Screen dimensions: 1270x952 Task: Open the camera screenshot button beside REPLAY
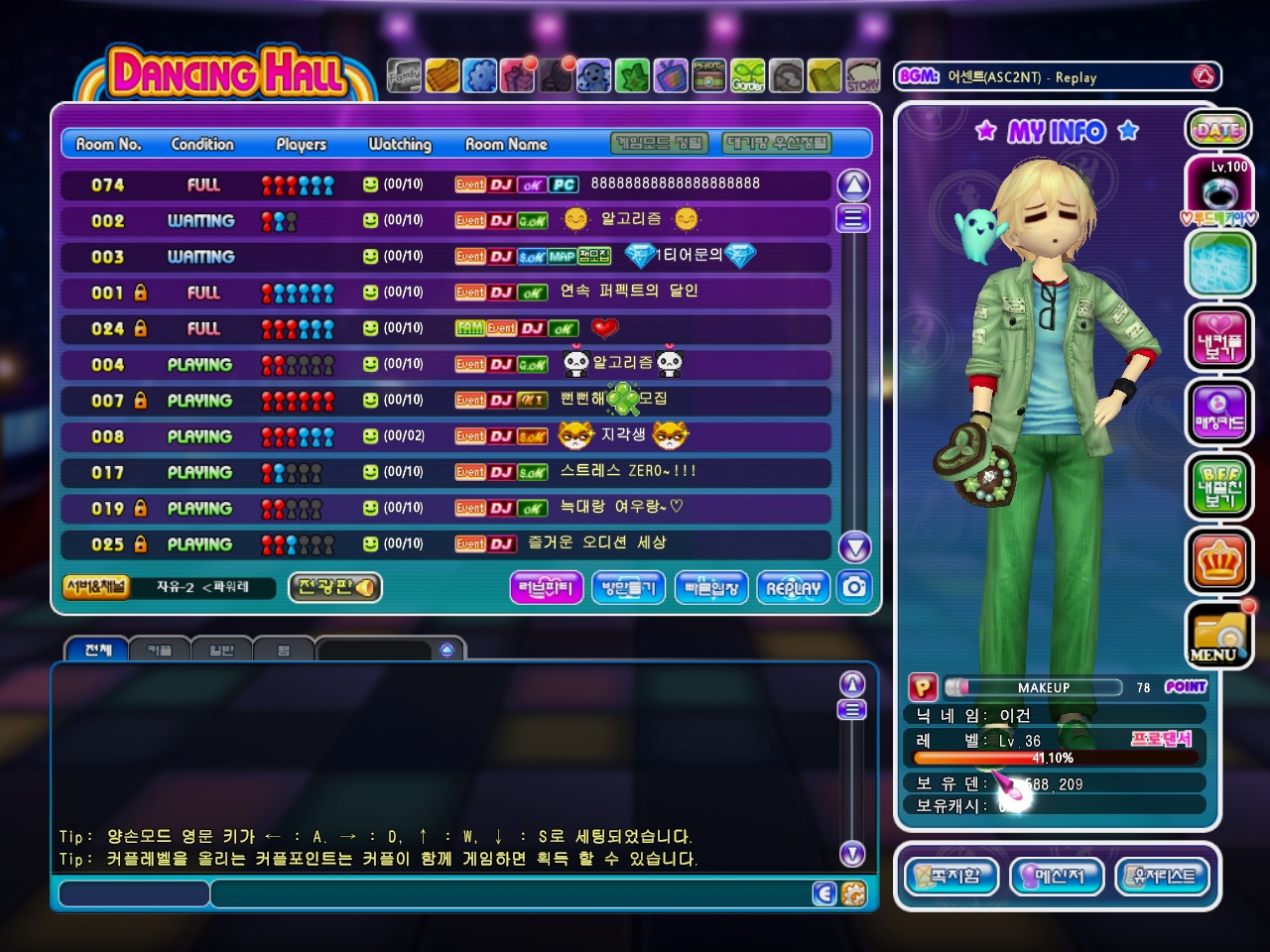[854, 587]
